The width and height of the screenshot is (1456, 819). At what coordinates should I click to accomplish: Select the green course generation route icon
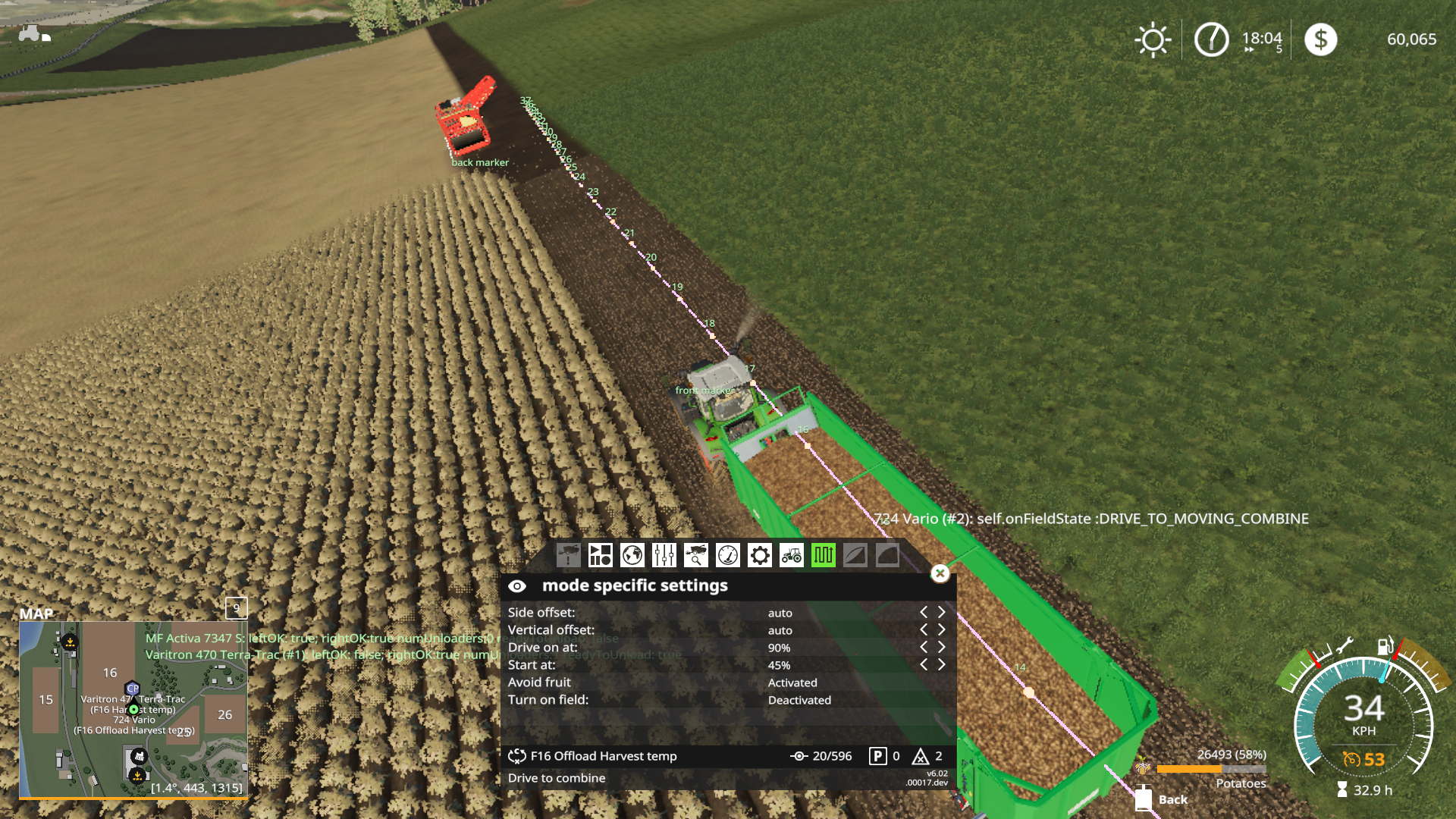pos(824,555)
